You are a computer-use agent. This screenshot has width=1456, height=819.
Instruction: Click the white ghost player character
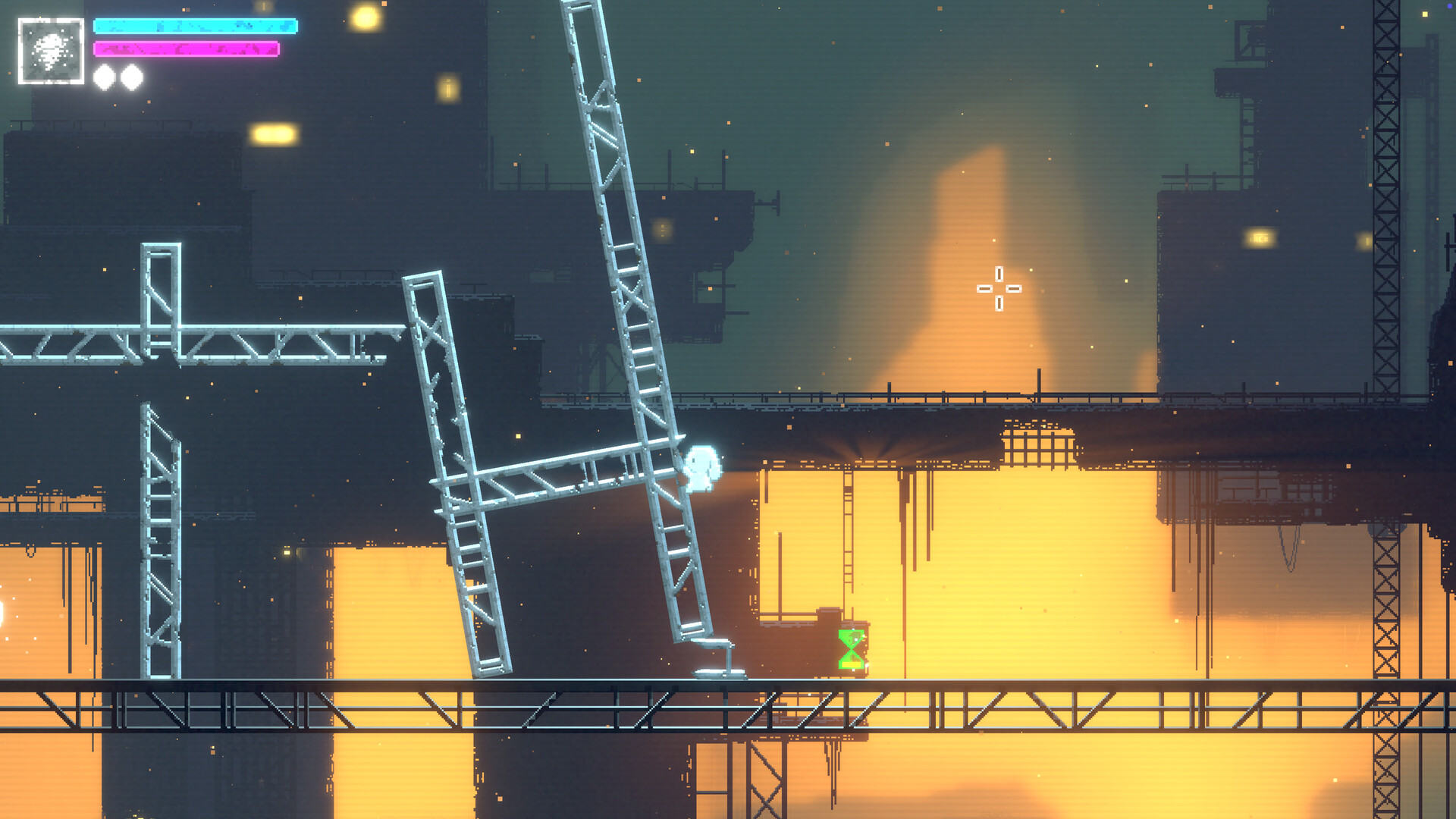[701, 470]
